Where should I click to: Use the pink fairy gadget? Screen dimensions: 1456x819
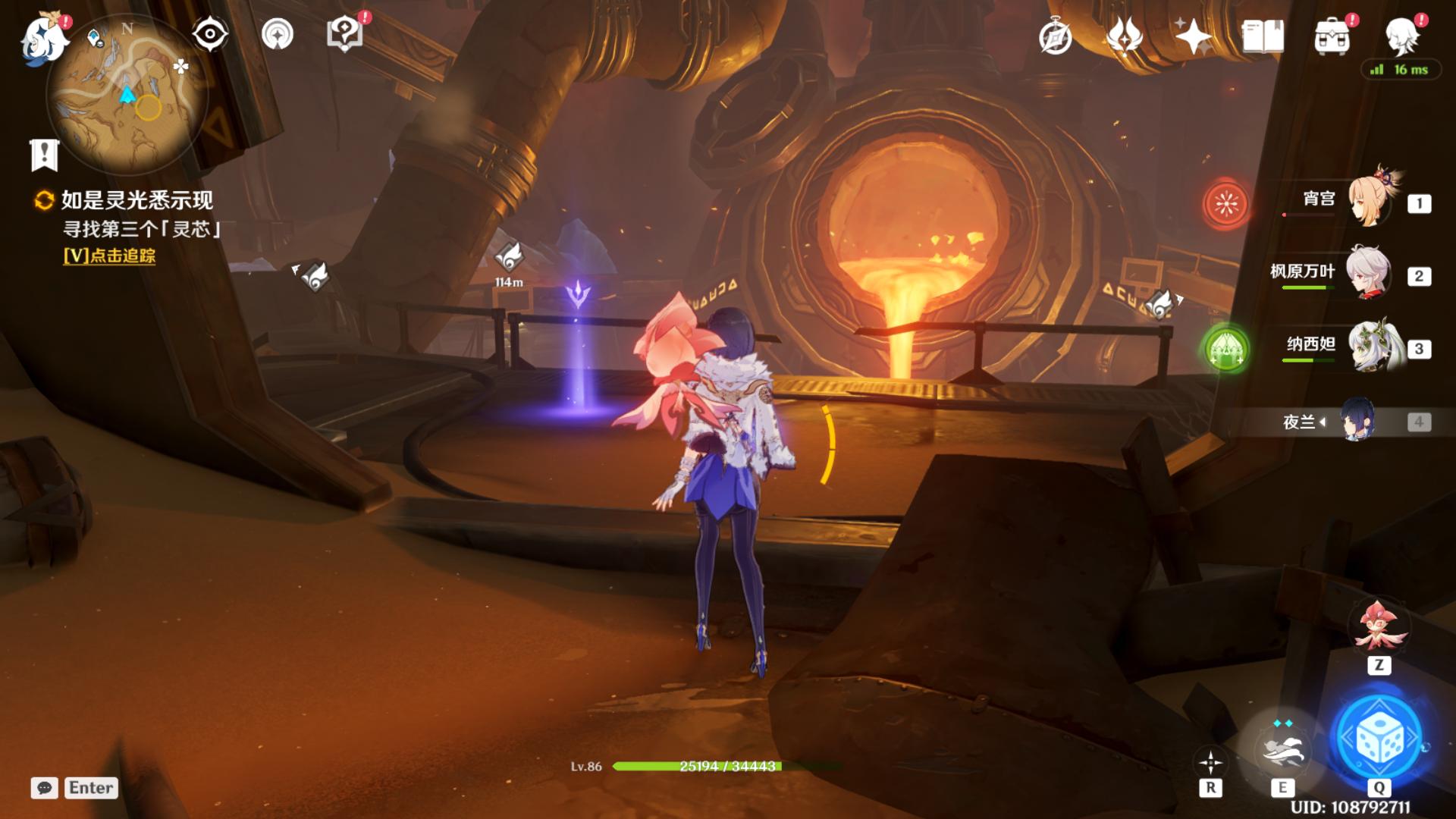click(1378, 627)
